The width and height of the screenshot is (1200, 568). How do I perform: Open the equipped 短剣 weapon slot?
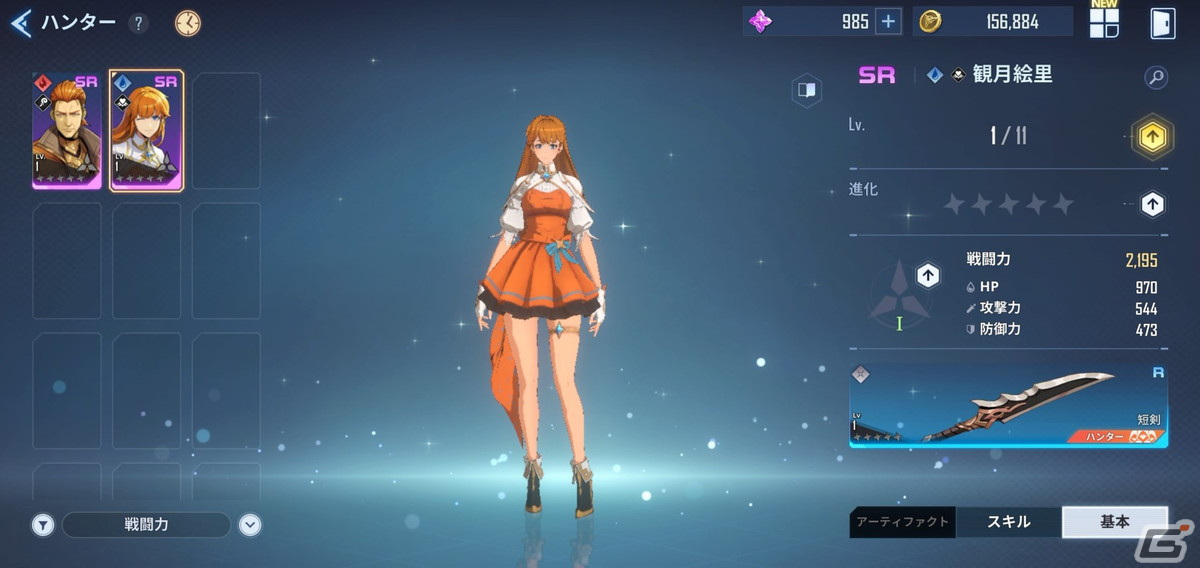[1008, 404]
